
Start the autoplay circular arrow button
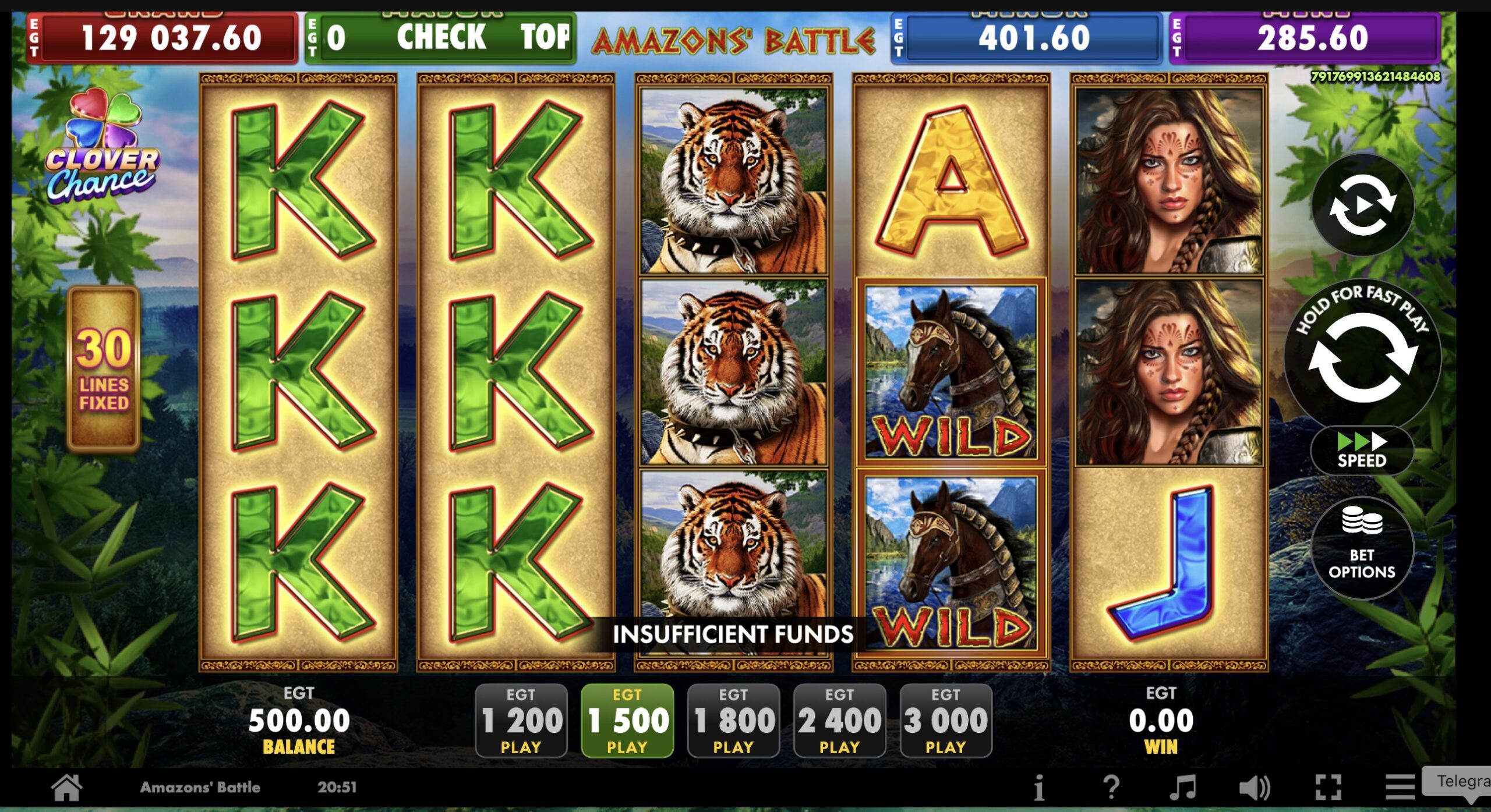(1362, 205)
